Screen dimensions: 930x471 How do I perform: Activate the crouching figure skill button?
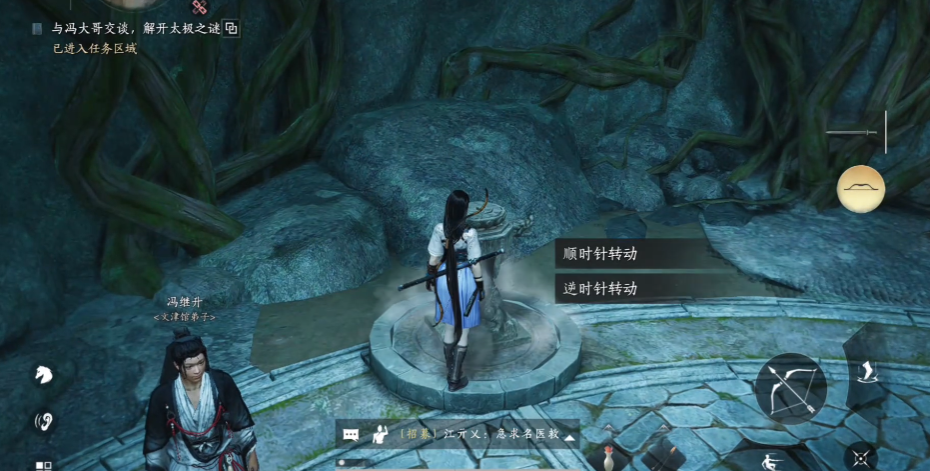coord(770,460)
